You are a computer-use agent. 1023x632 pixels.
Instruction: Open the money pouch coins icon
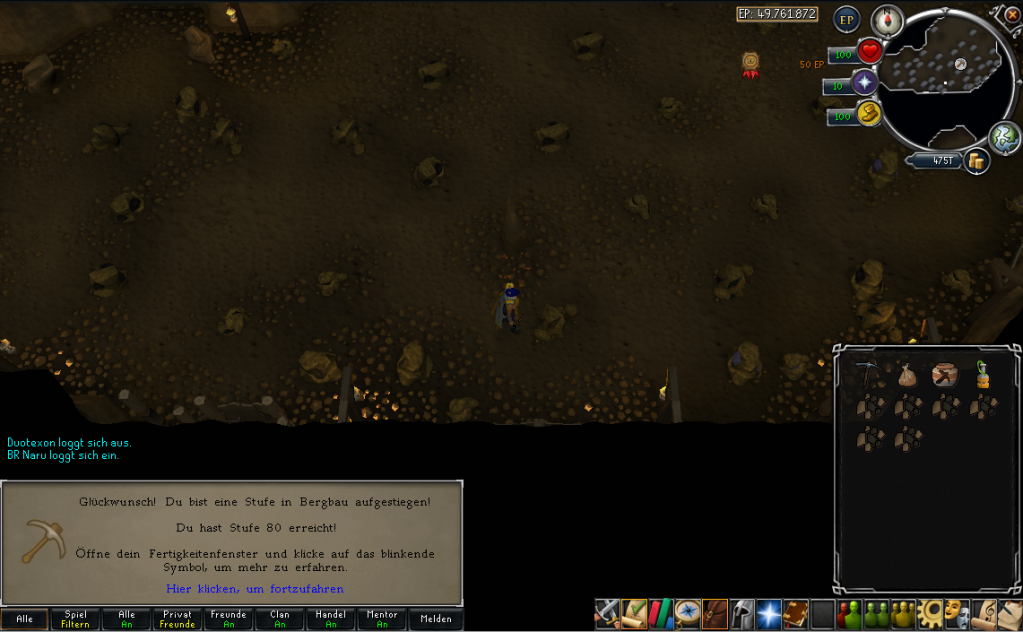click(976, 161)
